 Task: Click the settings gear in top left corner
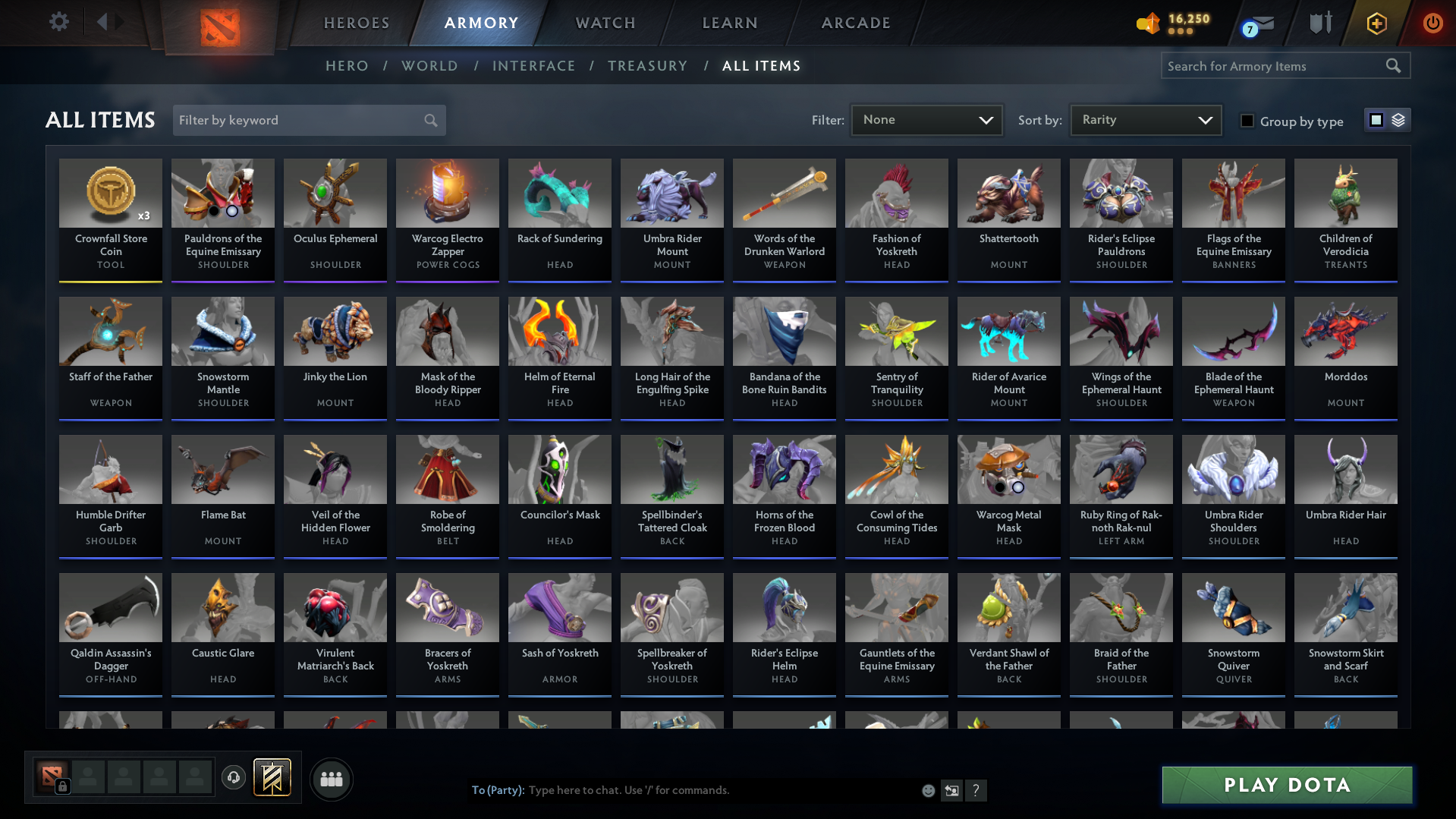(58, 22)
